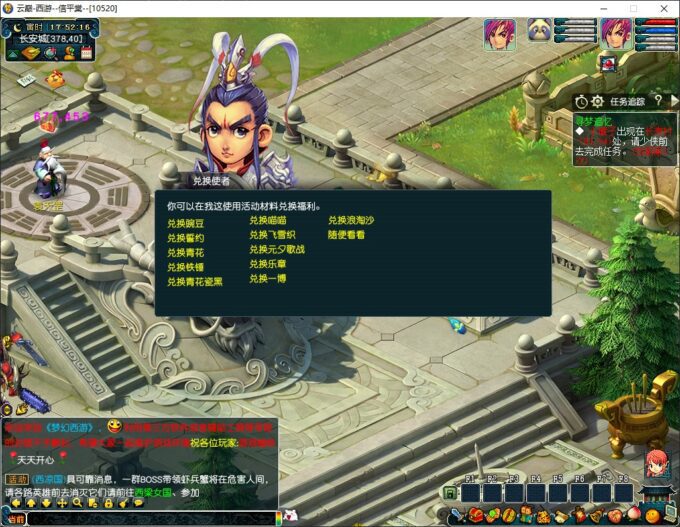Screen dimensions: 680x527
Task: Click the gear icon in quest tracker
Action: (x=597, y=101)
